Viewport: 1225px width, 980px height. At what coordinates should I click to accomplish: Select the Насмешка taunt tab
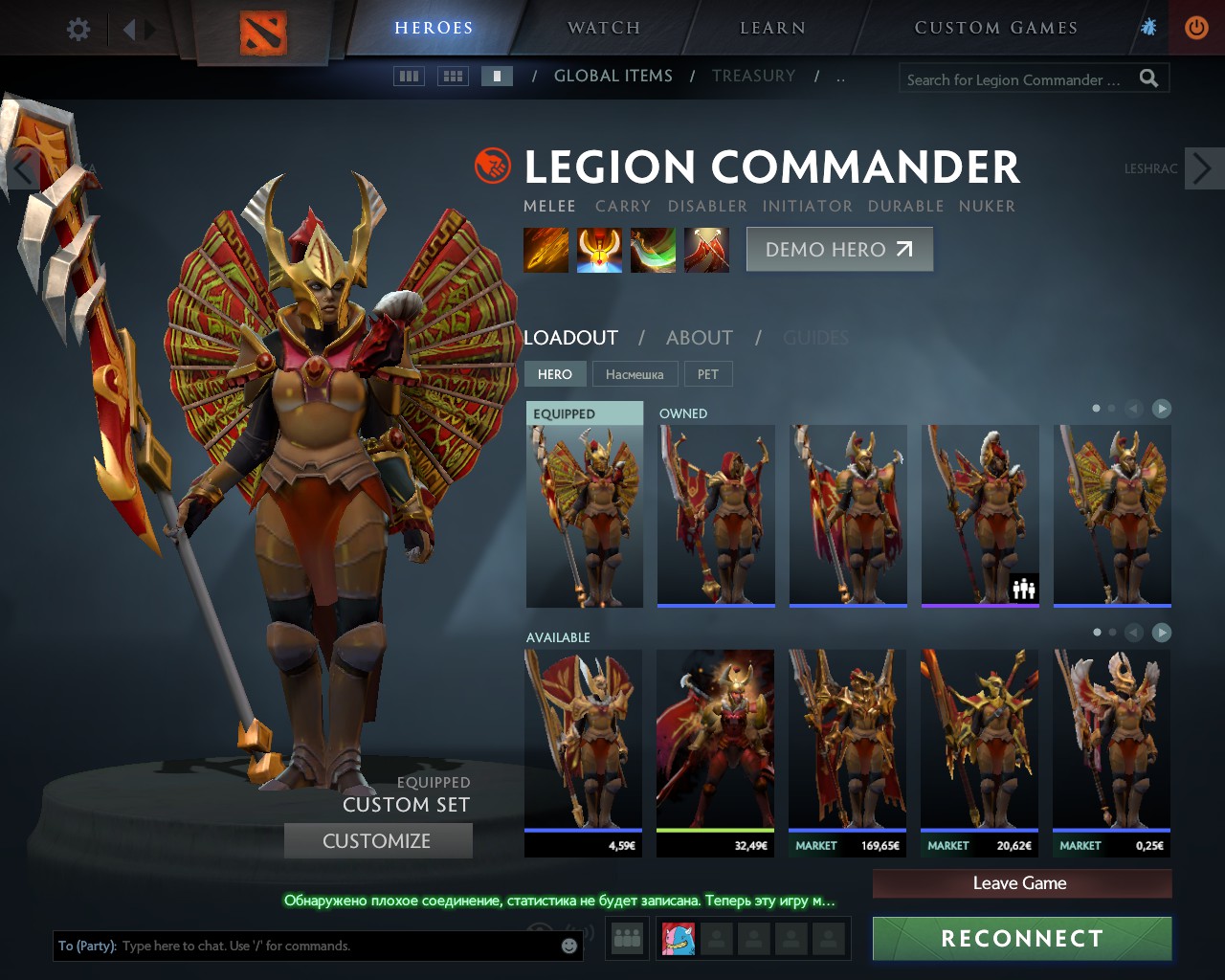coord(635,374)
